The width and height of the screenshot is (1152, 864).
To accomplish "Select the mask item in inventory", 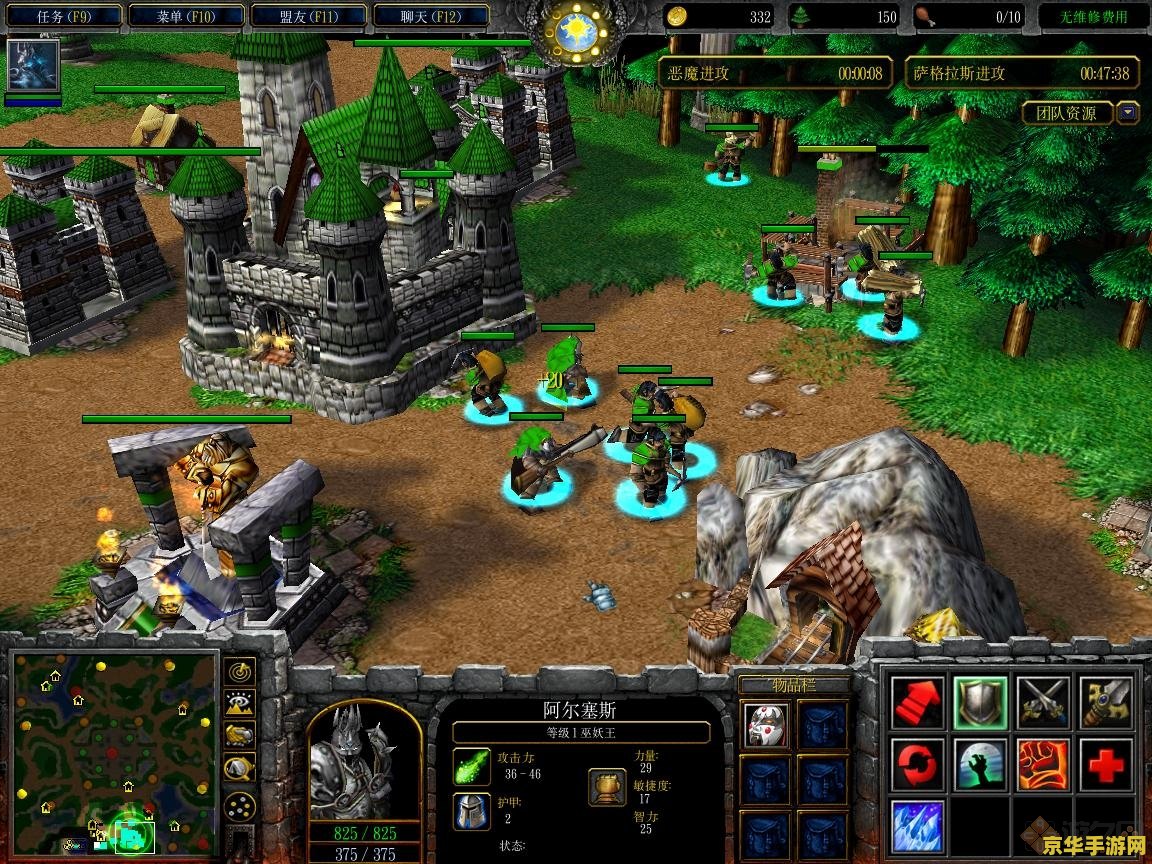I will tap(765, 724).
